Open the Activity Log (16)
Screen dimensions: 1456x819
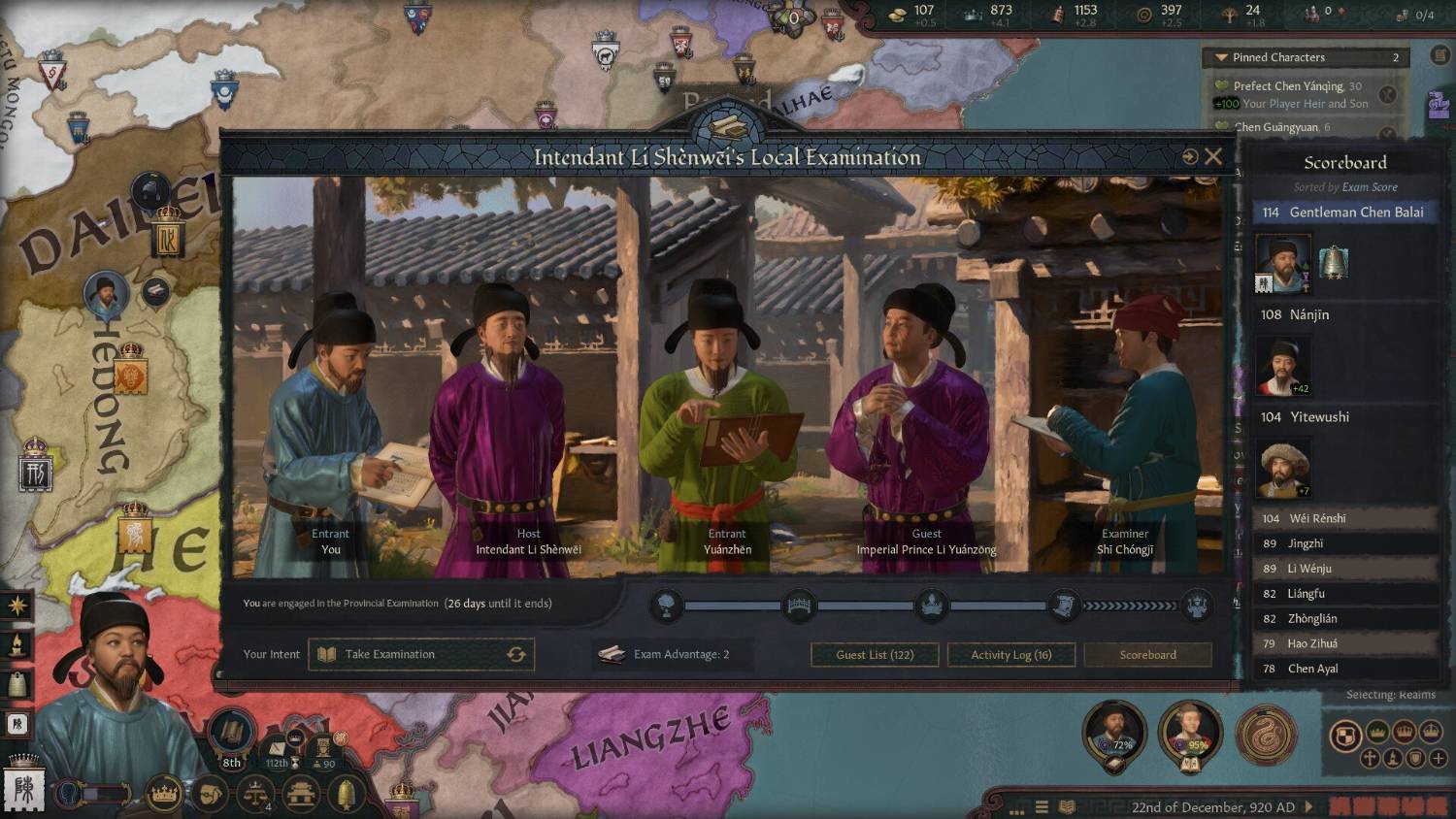(x=1010, y=655)
